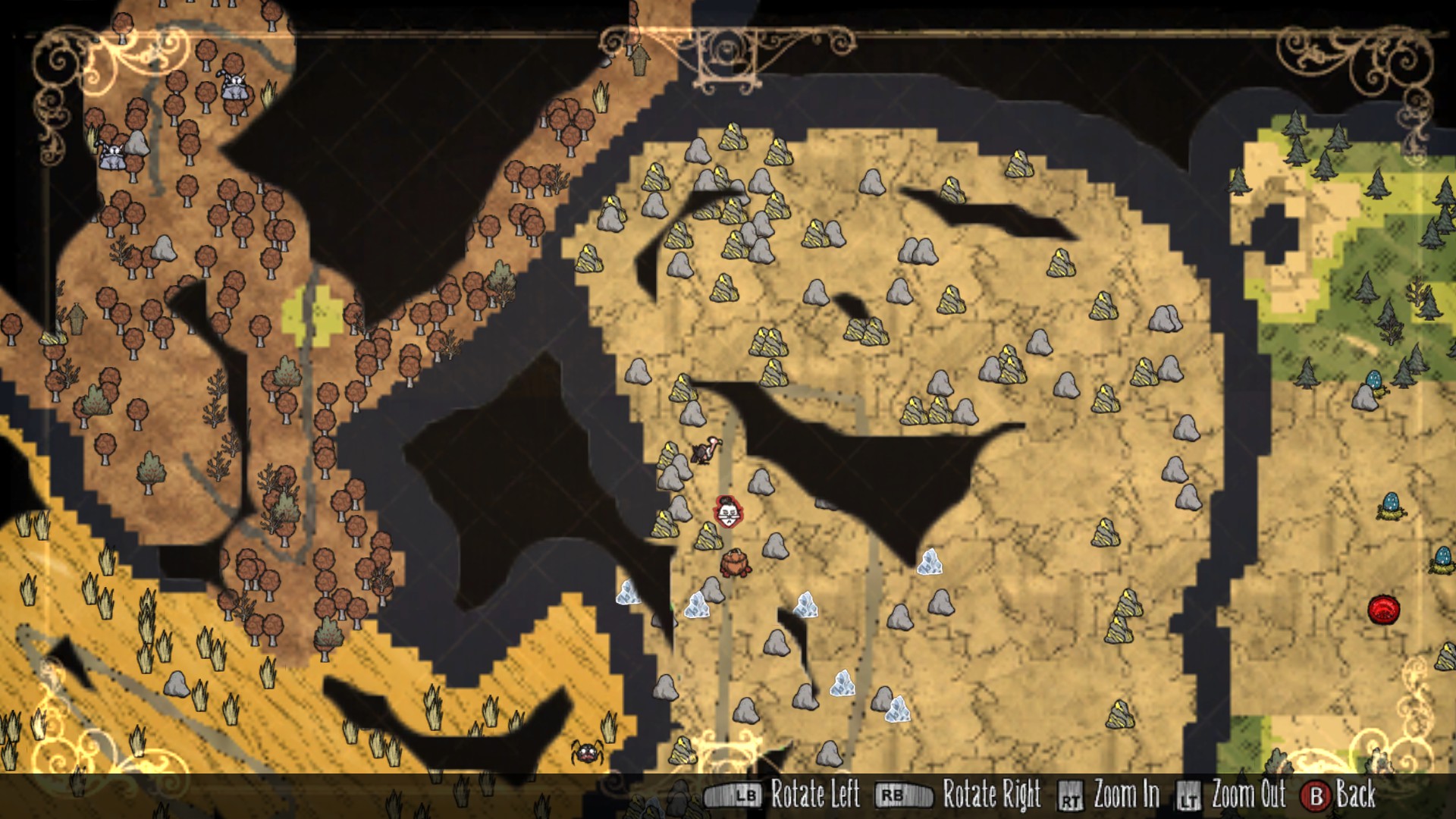This screenshot has width=1456, height=819.
Task: Click the red wormhole map marker
Action: tap(1383, 610)
